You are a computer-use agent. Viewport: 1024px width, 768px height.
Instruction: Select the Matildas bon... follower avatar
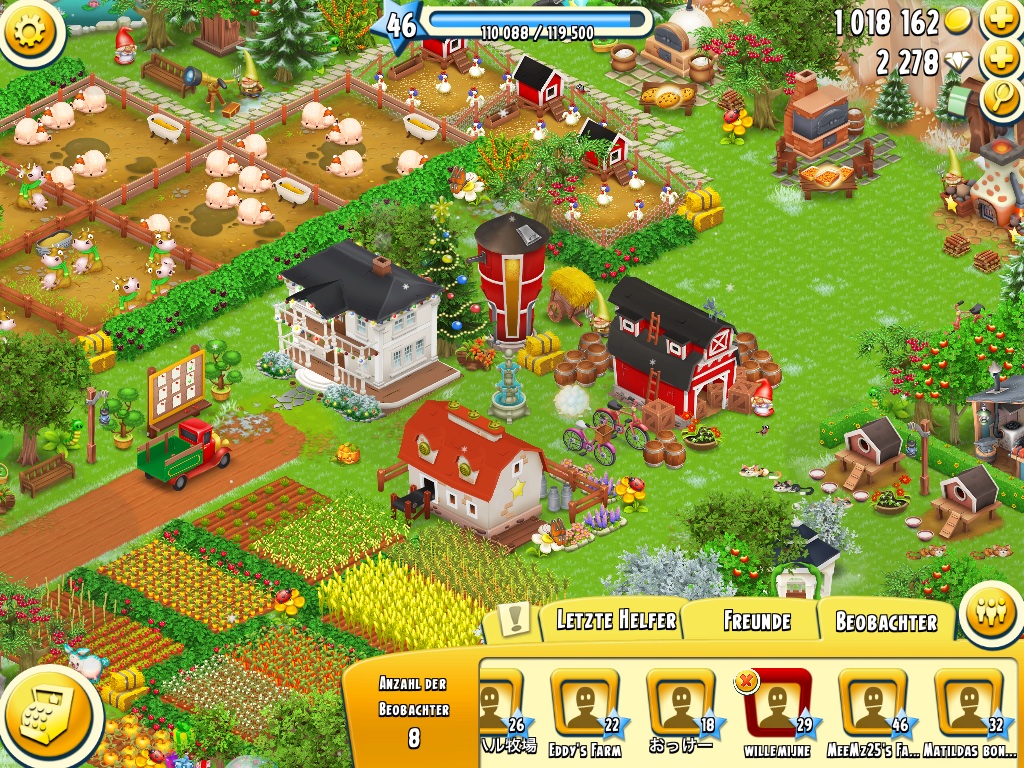tap(968, 704)
